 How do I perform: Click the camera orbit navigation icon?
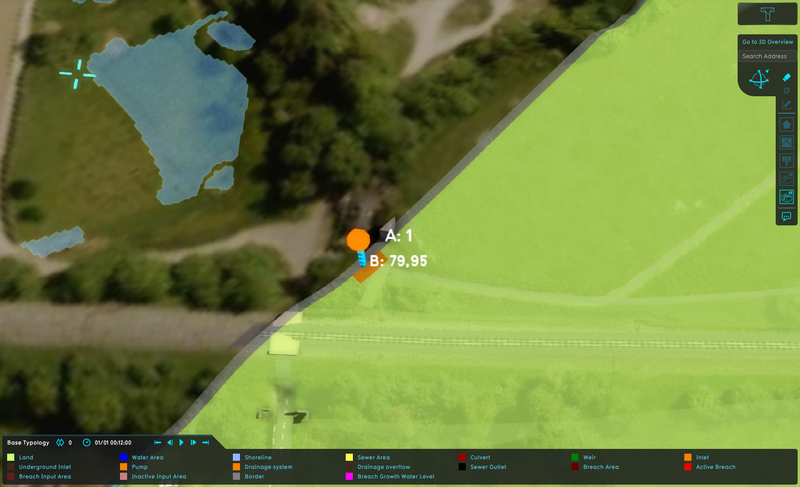759,80
